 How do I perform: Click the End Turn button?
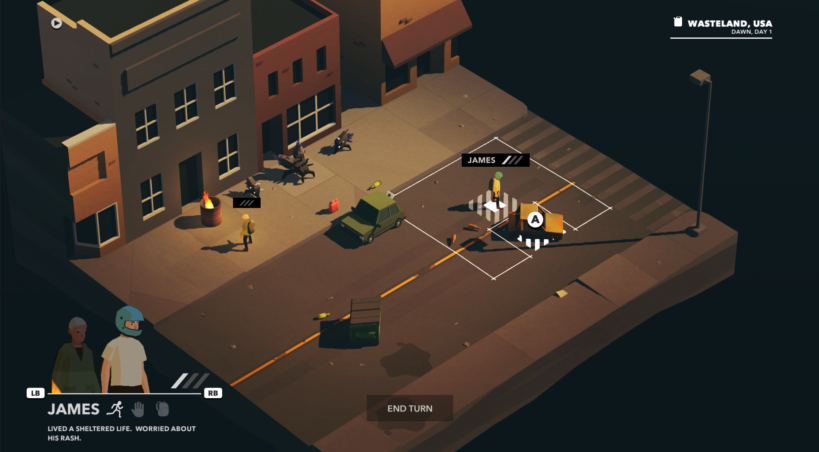[x=409, y=408]
